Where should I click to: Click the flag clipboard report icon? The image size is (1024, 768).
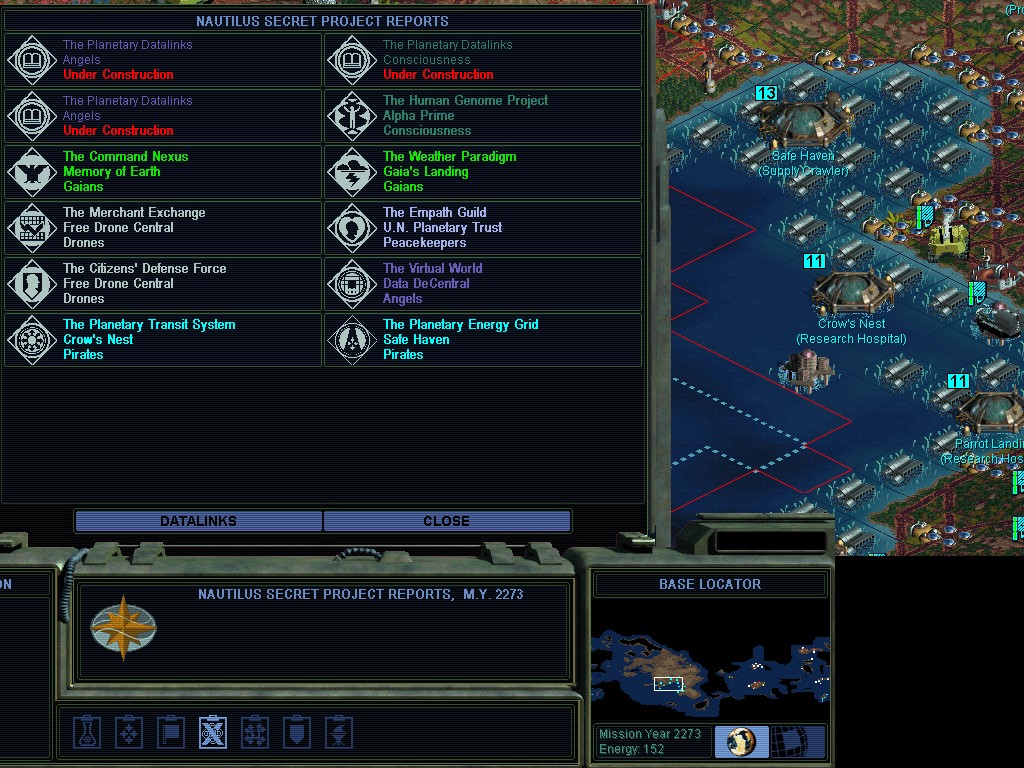(171, 733)
